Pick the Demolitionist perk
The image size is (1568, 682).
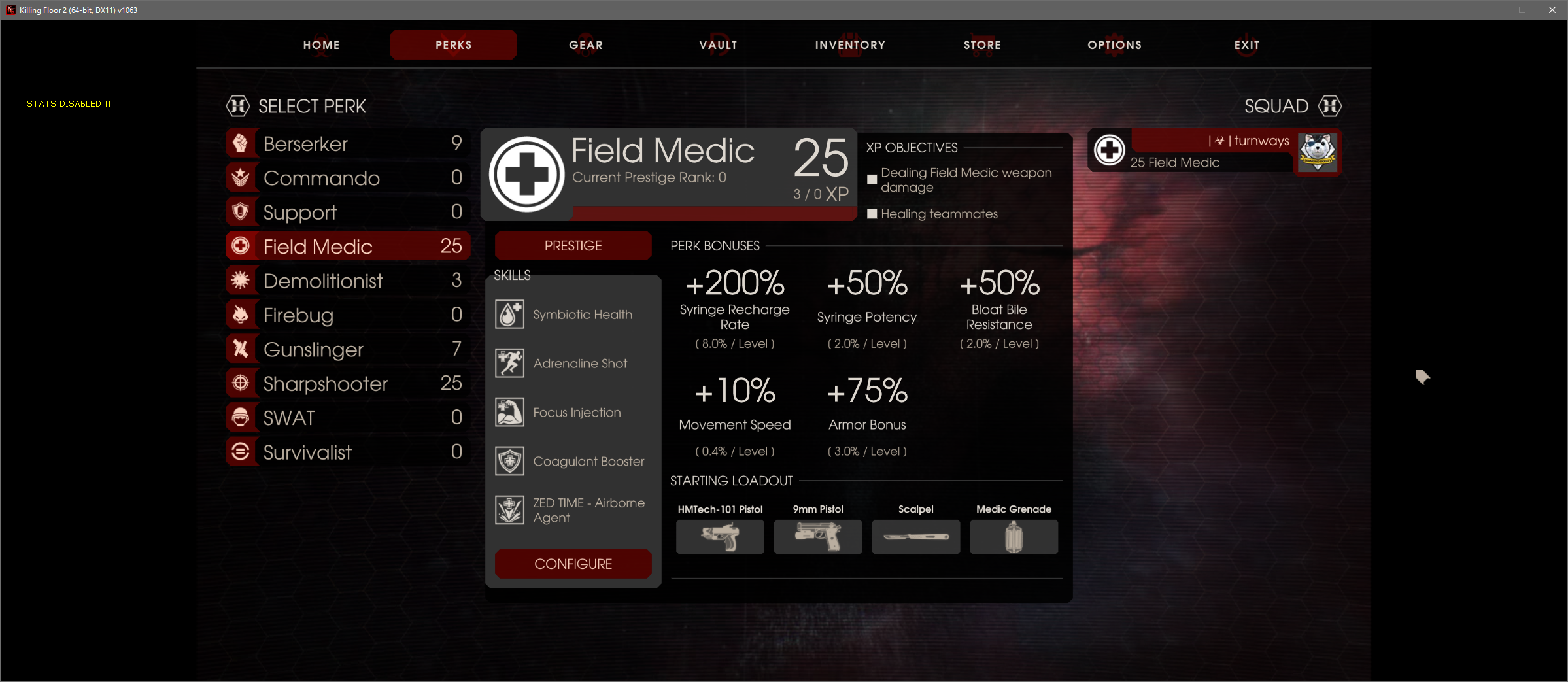pyautogui.click(x=347, y=281)
